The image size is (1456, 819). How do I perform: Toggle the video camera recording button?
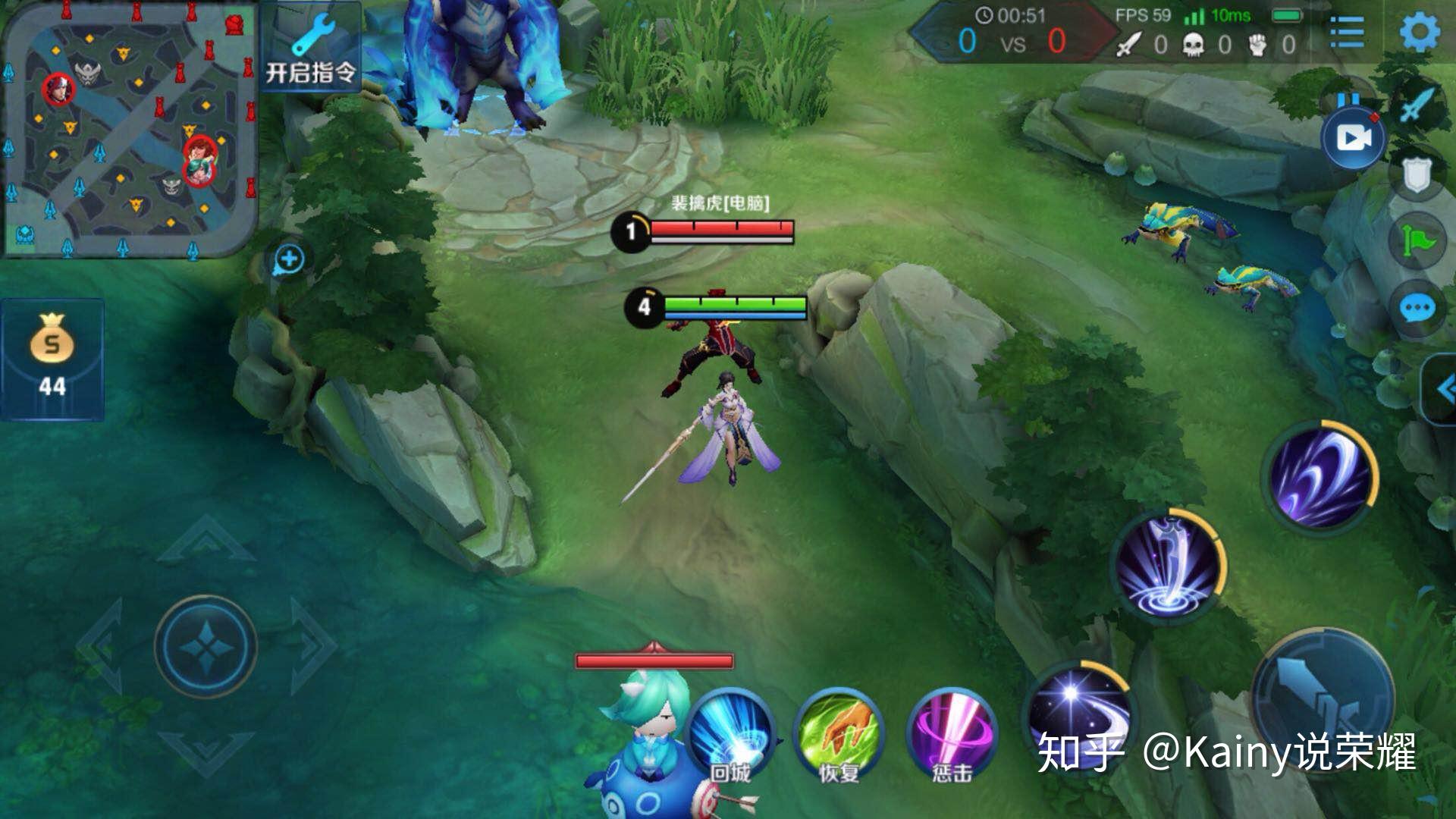tap(1353, 139)
